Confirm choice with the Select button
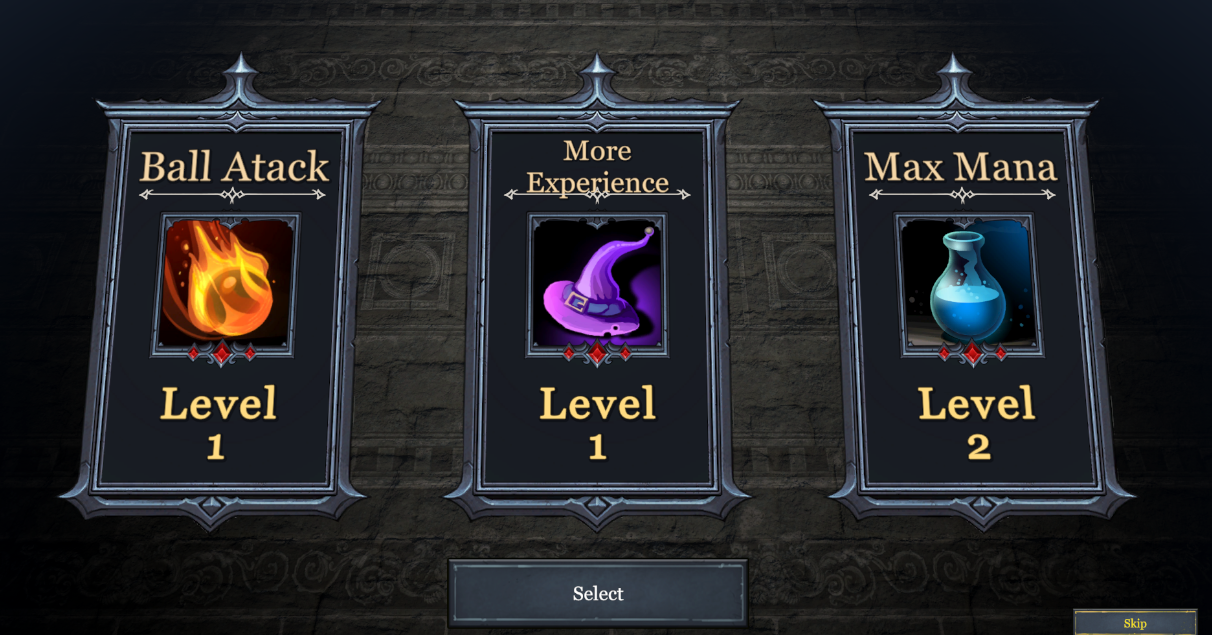 [x=597, y=593]
